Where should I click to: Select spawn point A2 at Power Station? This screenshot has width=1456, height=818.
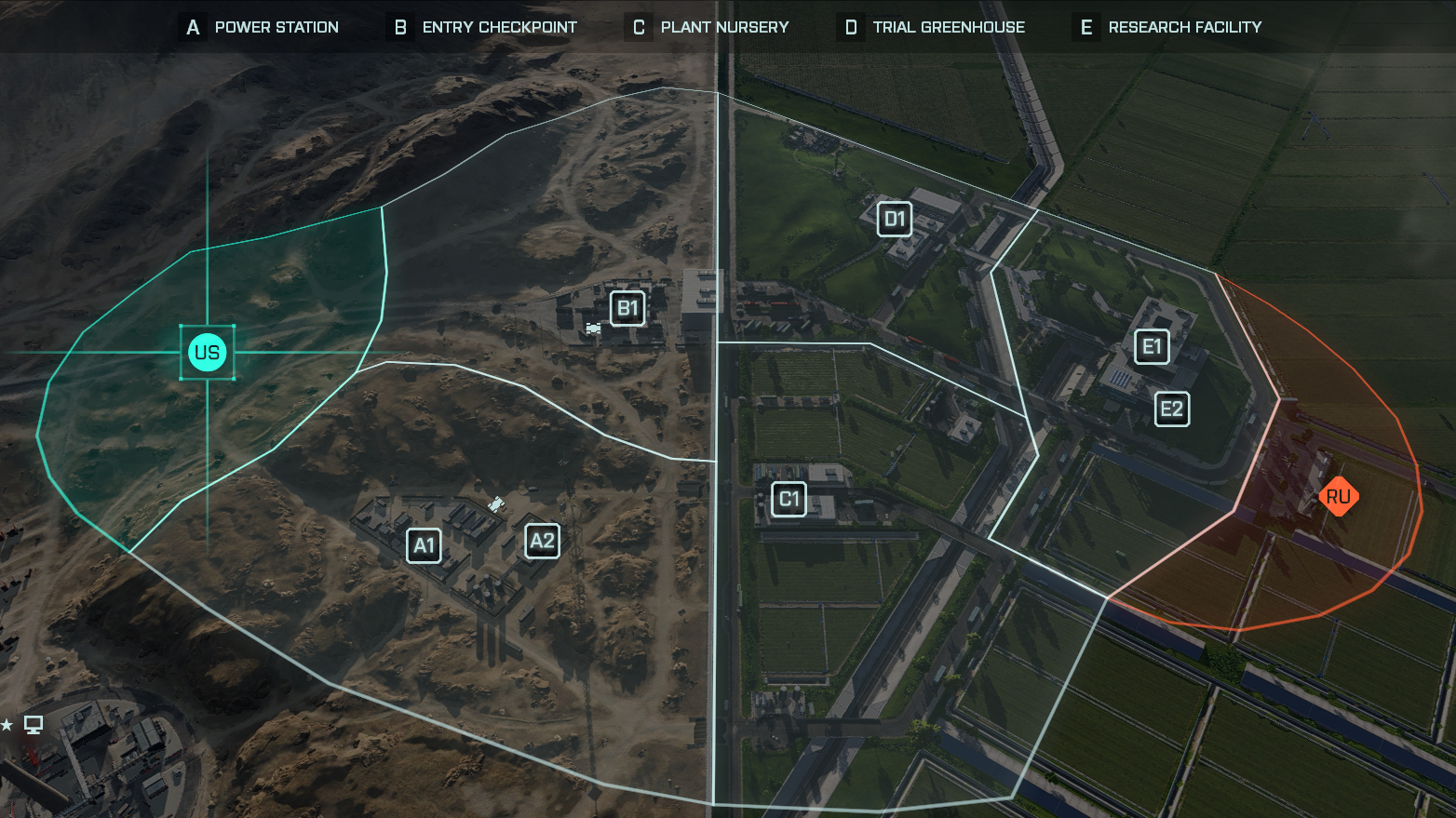pyautogui.click(x=542, y=540)
